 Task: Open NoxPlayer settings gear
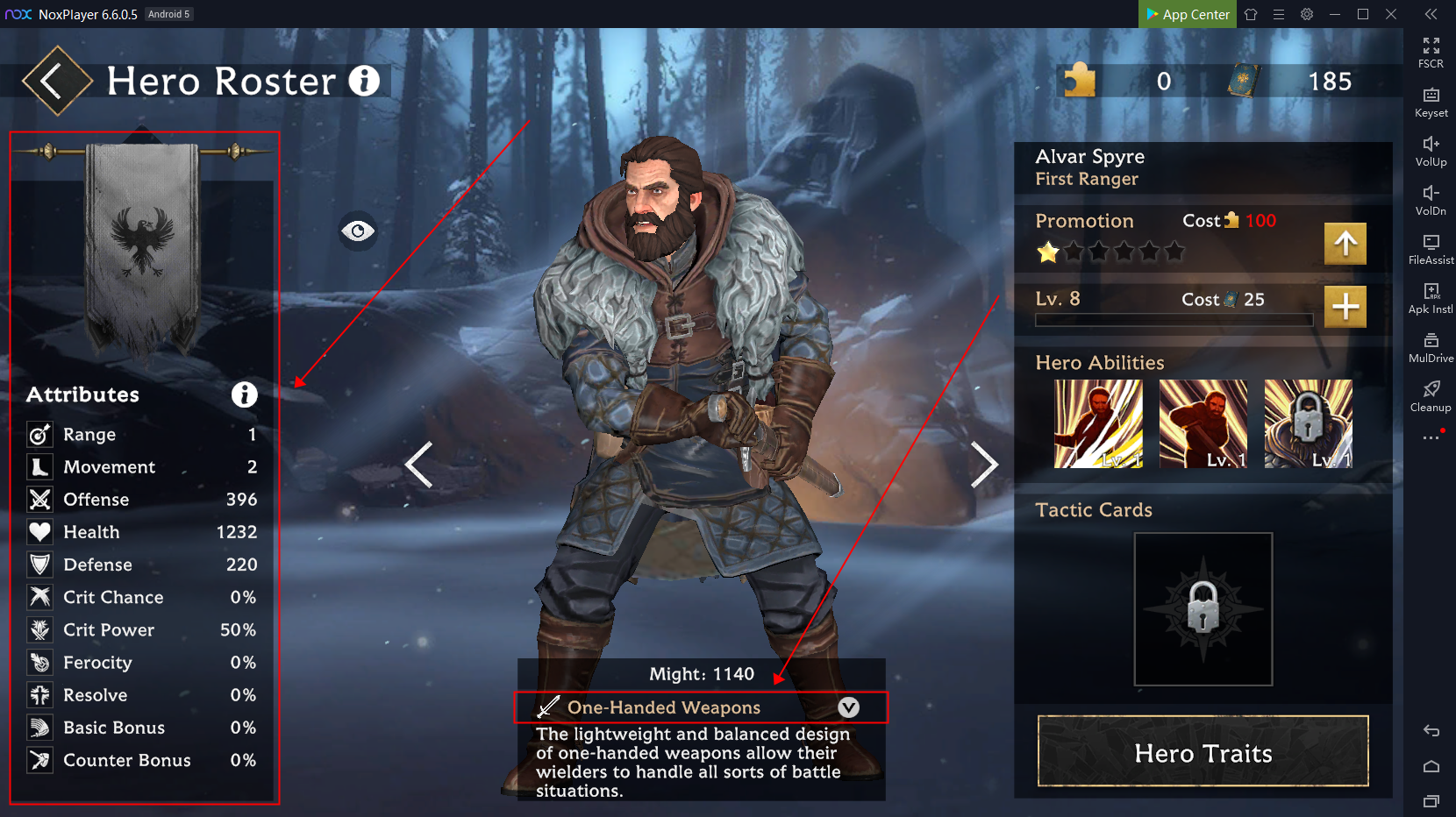pyautogui.click(x=1307, y=14)
